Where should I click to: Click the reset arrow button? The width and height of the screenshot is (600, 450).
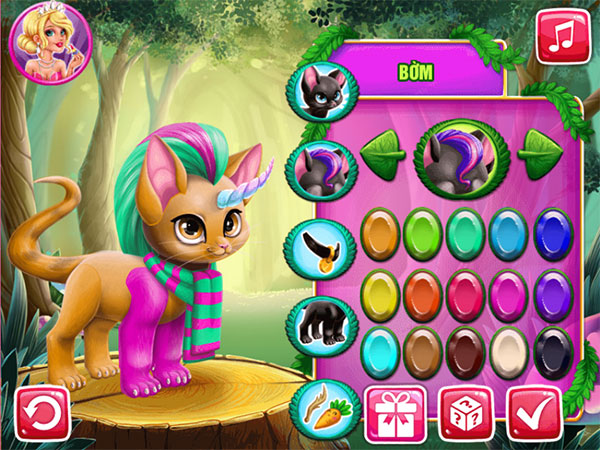(43, 413)
